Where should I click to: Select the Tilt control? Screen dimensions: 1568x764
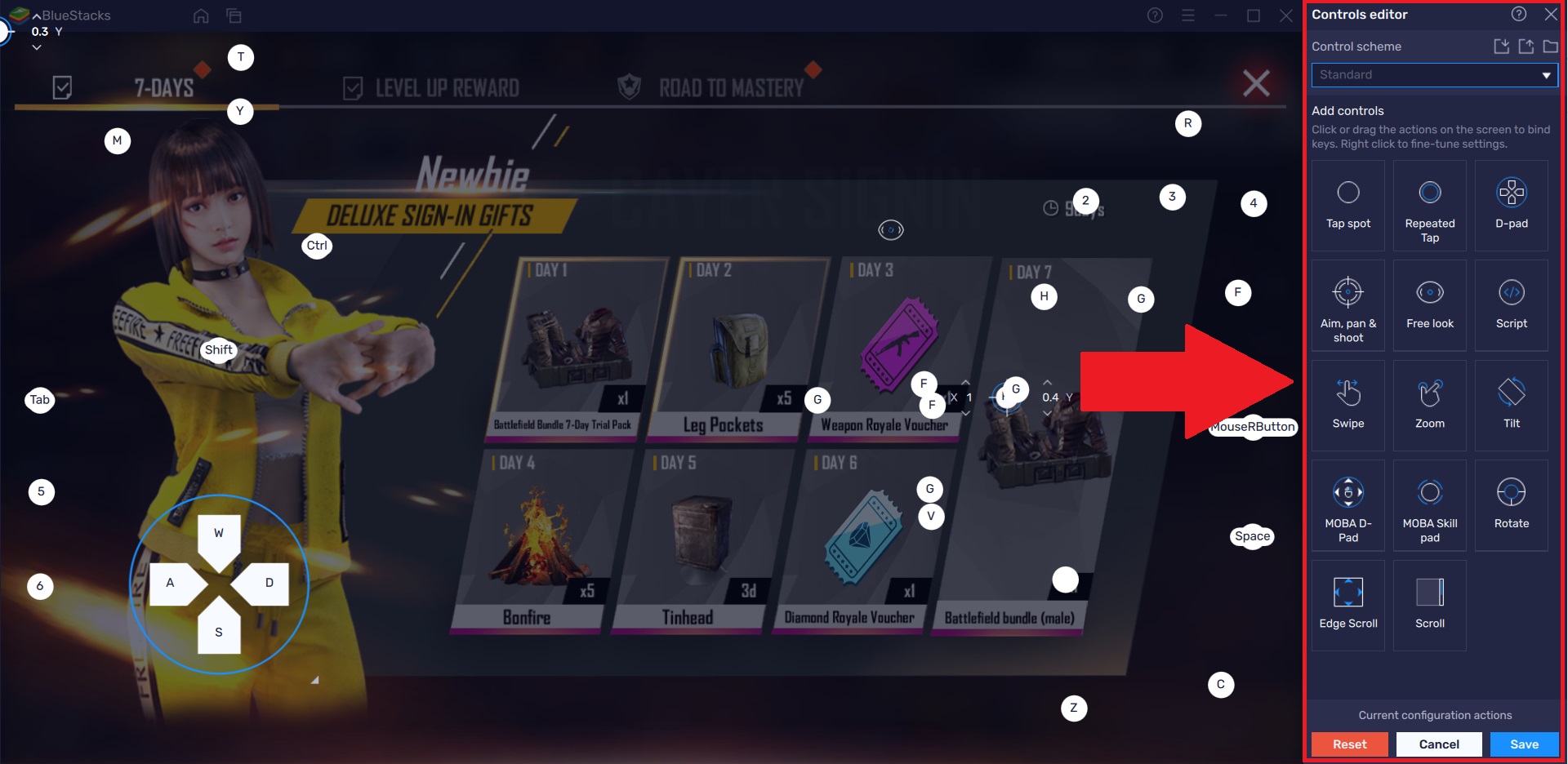[1512, 406]
